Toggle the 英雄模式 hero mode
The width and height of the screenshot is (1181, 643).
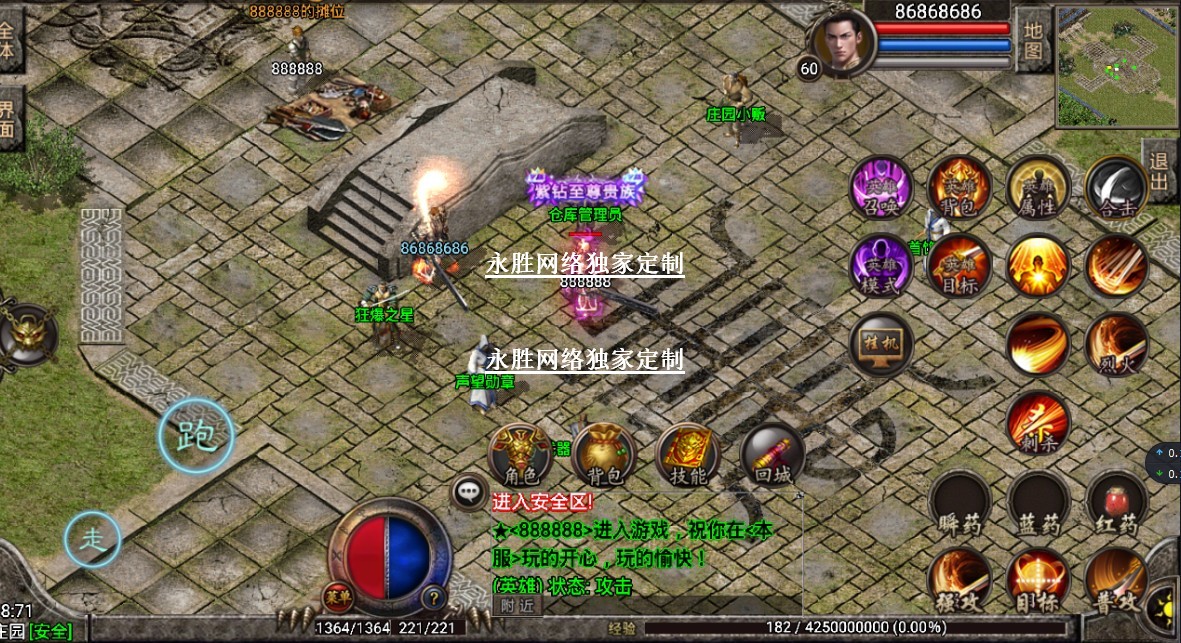(880, 266)
